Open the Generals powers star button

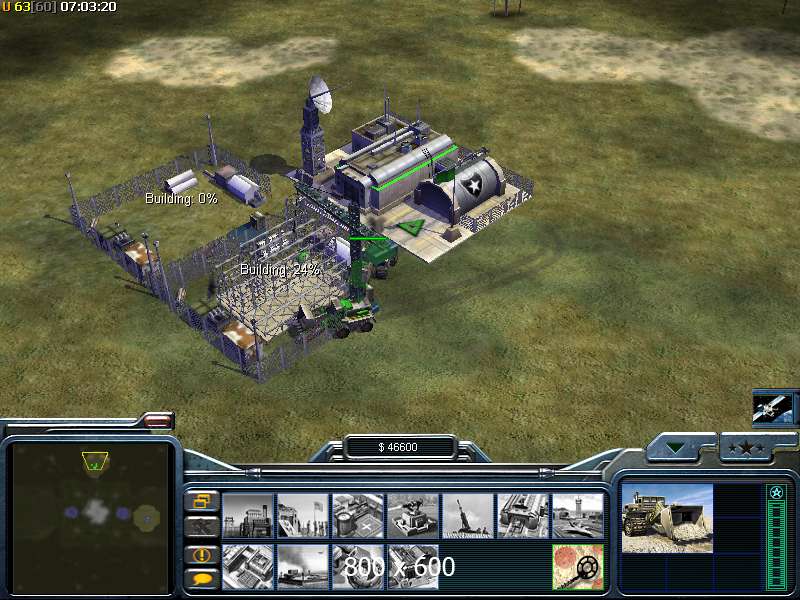(749, 448)
